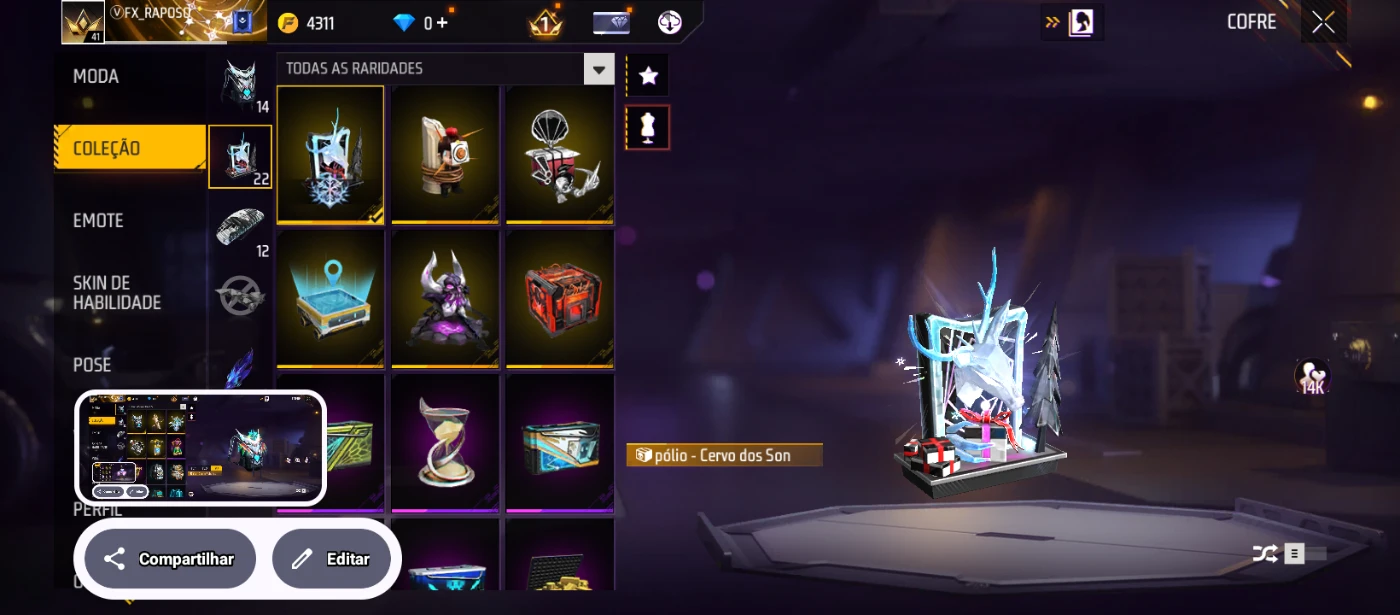Screen dimensions: 1400x615
Task: Add diamonds with the plus button
Action: (441, 23)
